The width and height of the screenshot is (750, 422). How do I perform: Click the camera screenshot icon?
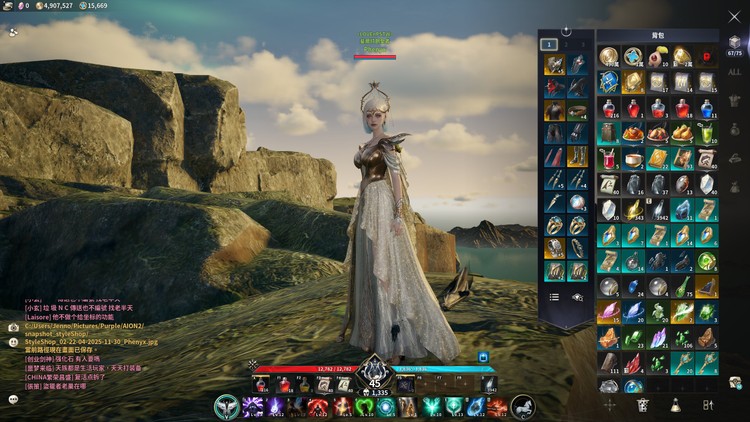coord(13,327)
